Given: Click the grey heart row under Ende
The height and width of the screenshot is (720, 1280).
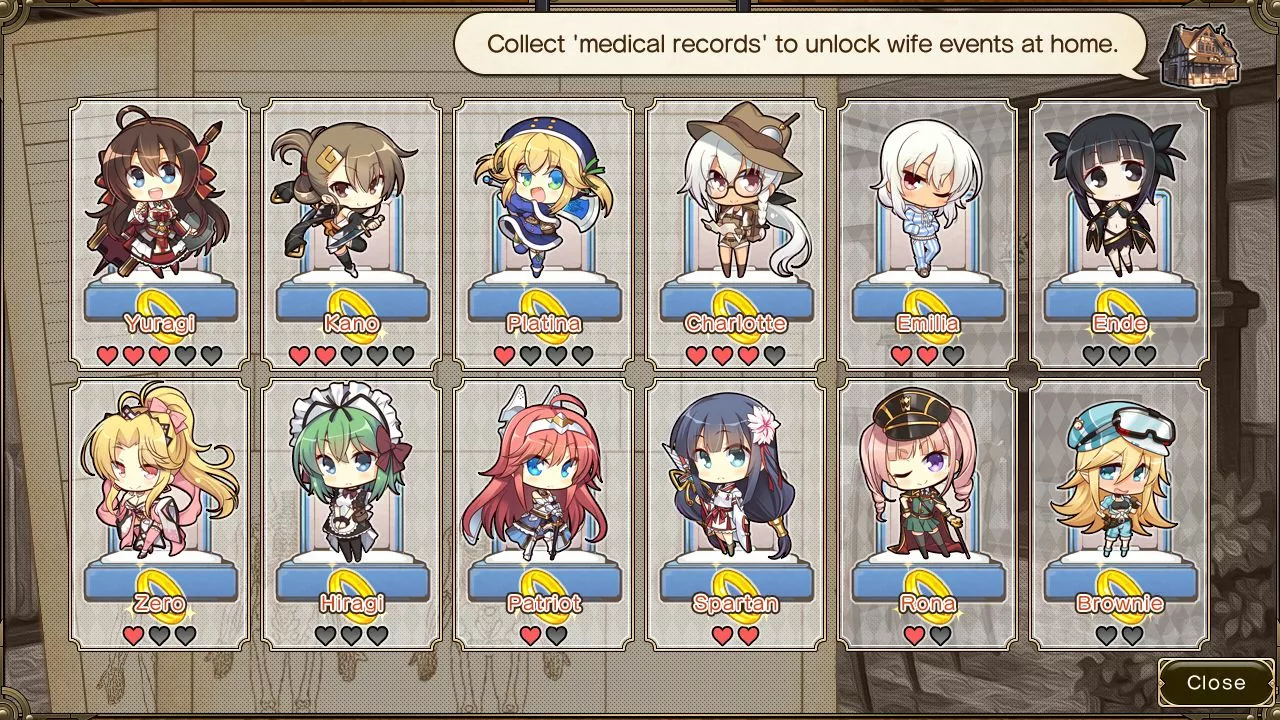Looking at the screenshot, I should [1118, 355].
